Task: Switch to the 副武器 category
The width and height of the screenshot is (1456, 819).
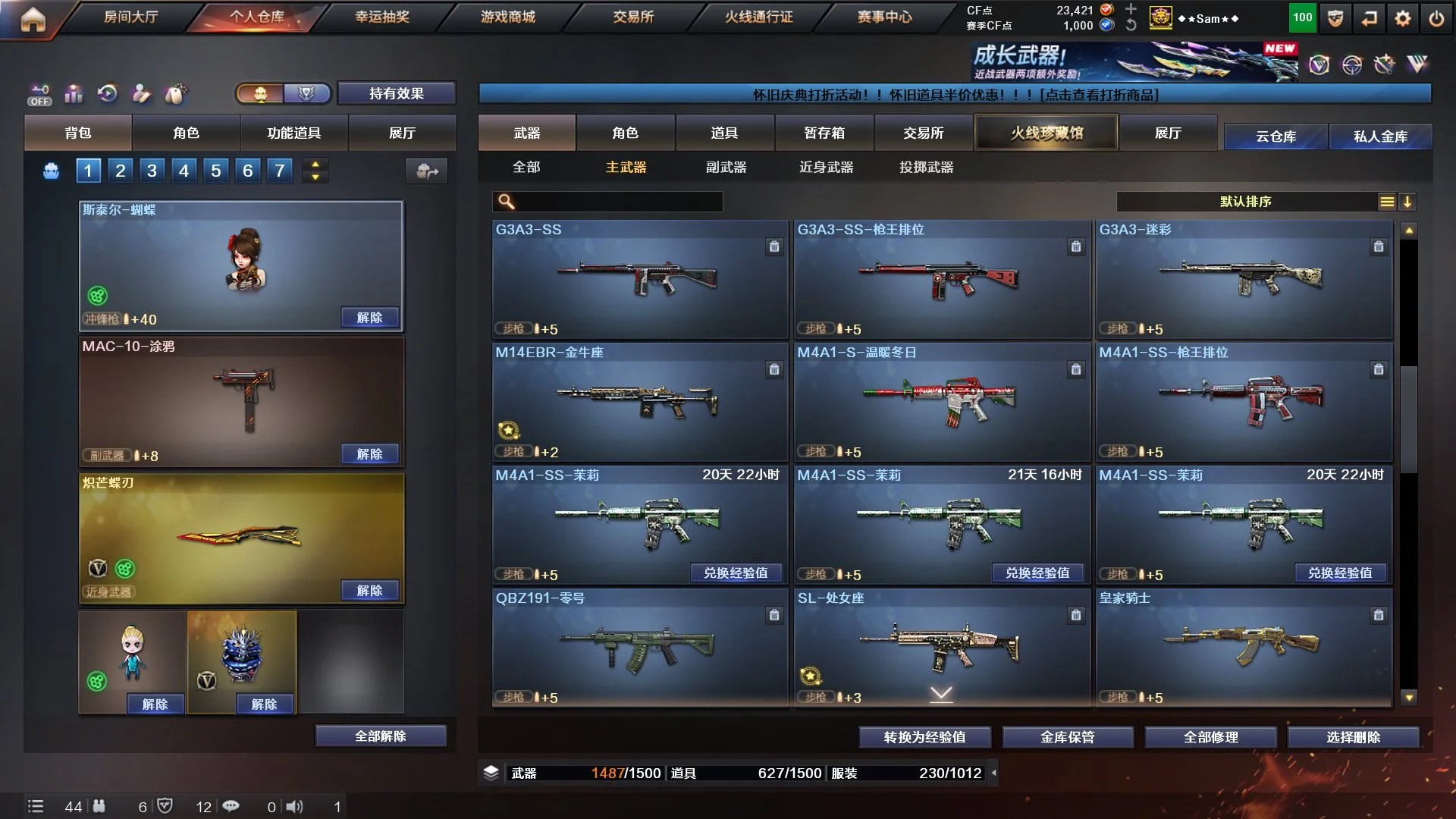Action: click(x=726, y=167)
